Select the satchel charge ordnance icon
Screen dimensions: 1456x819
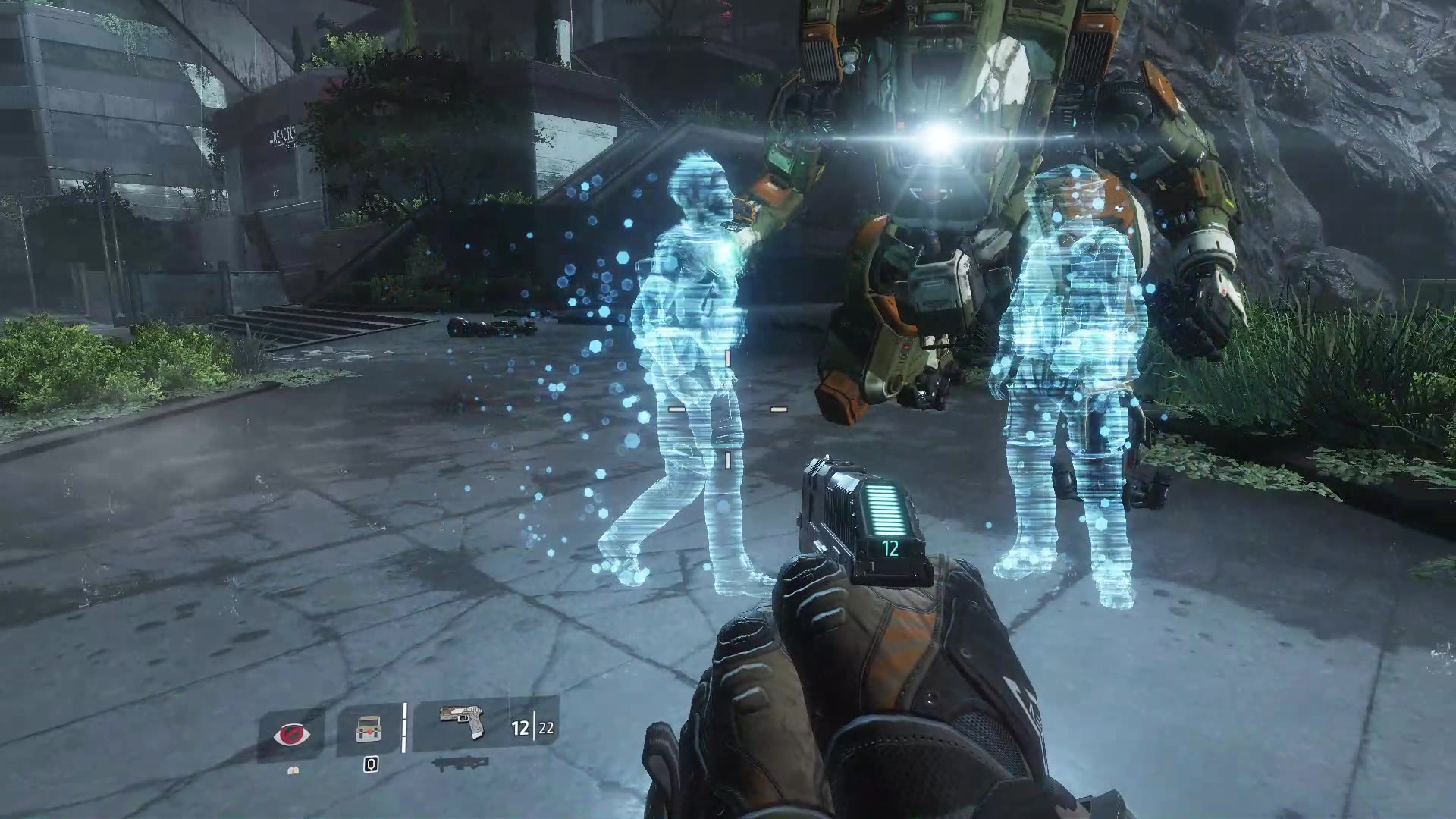369,730
